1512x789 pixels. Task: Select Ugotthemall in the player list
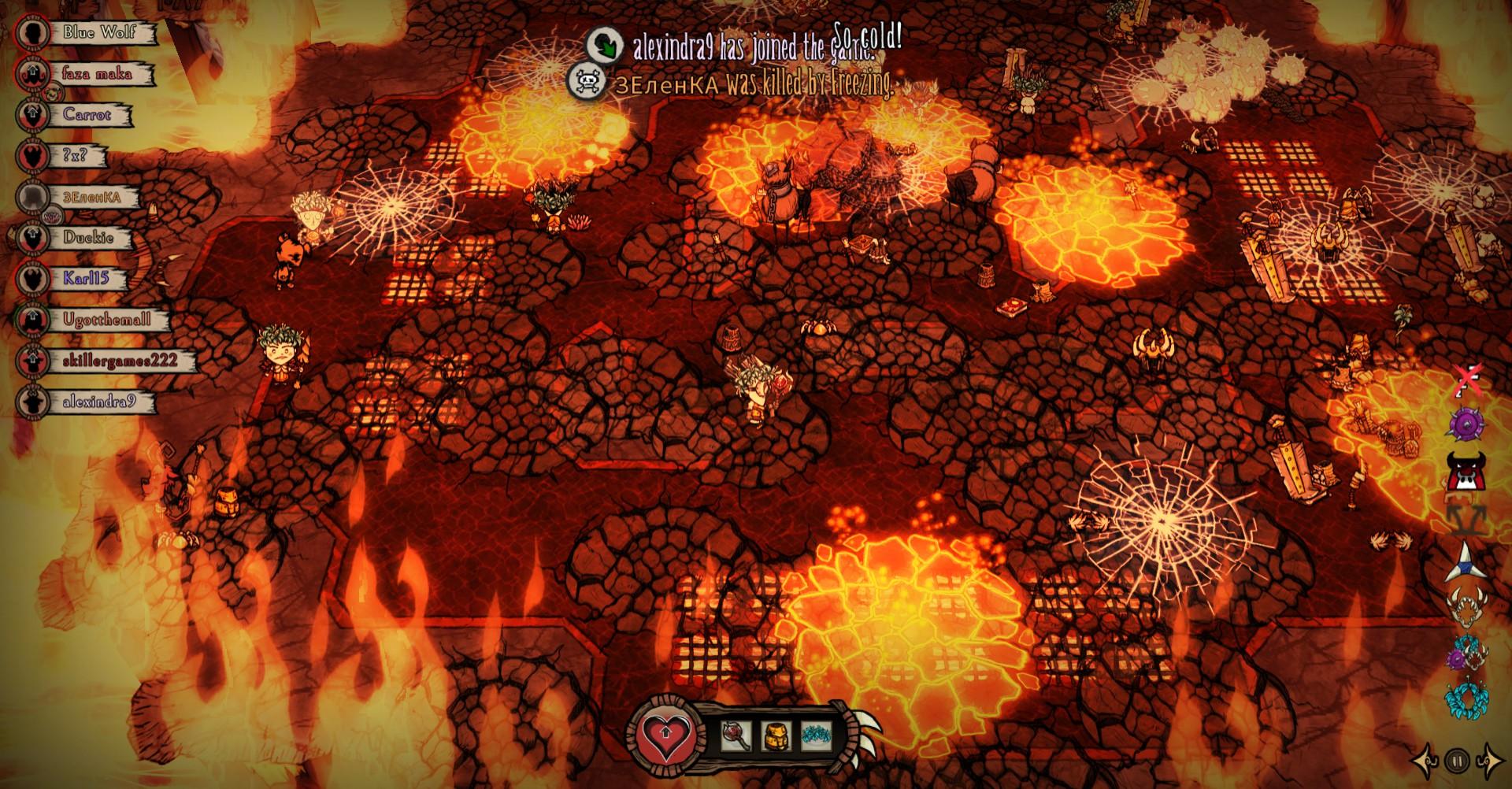pyautogui.click(x=106, y=320)
